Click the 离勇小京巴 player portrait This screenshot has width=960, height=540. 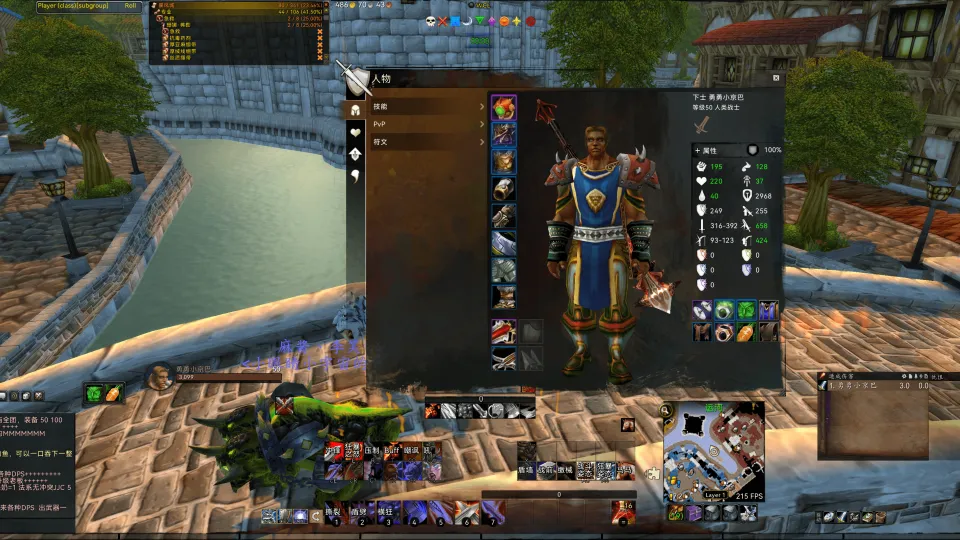157,375
